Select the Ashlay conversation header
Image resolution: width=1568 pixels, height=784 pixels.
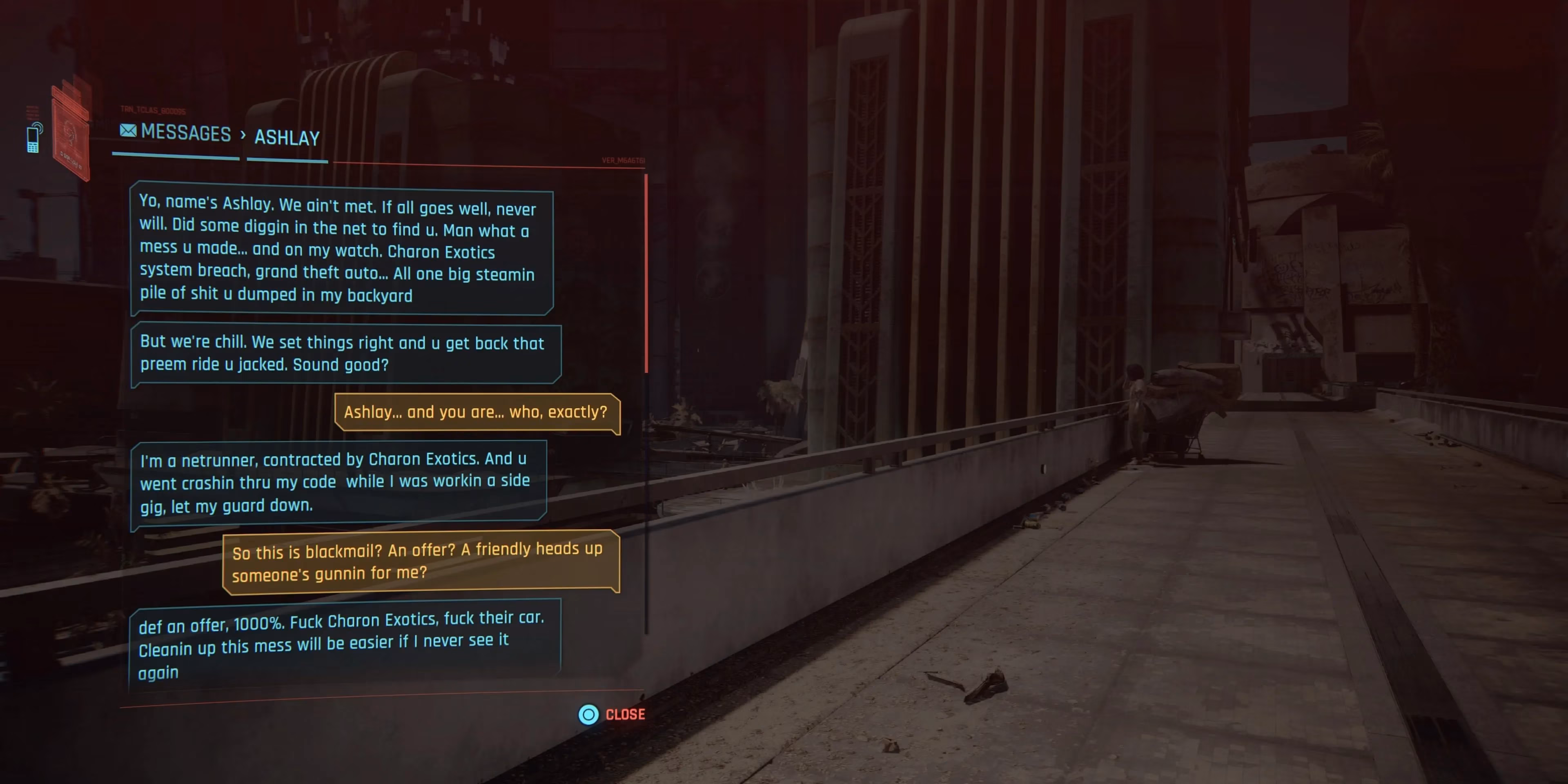coord(287,138)
